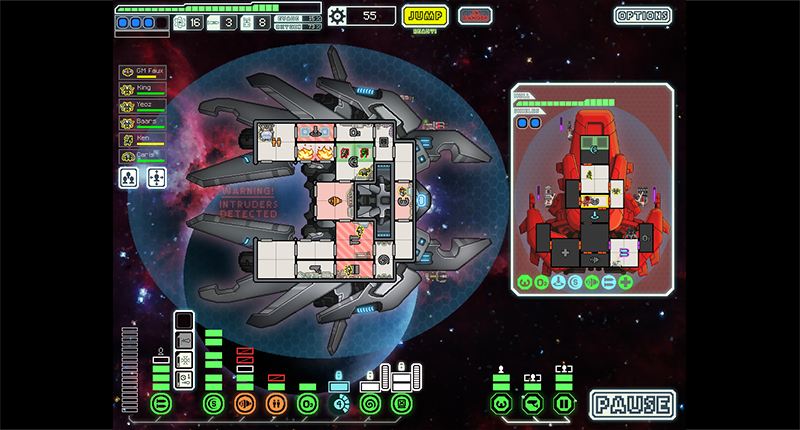Select crew member Ken
Viewport: 800px width, 430px height.
142,140
